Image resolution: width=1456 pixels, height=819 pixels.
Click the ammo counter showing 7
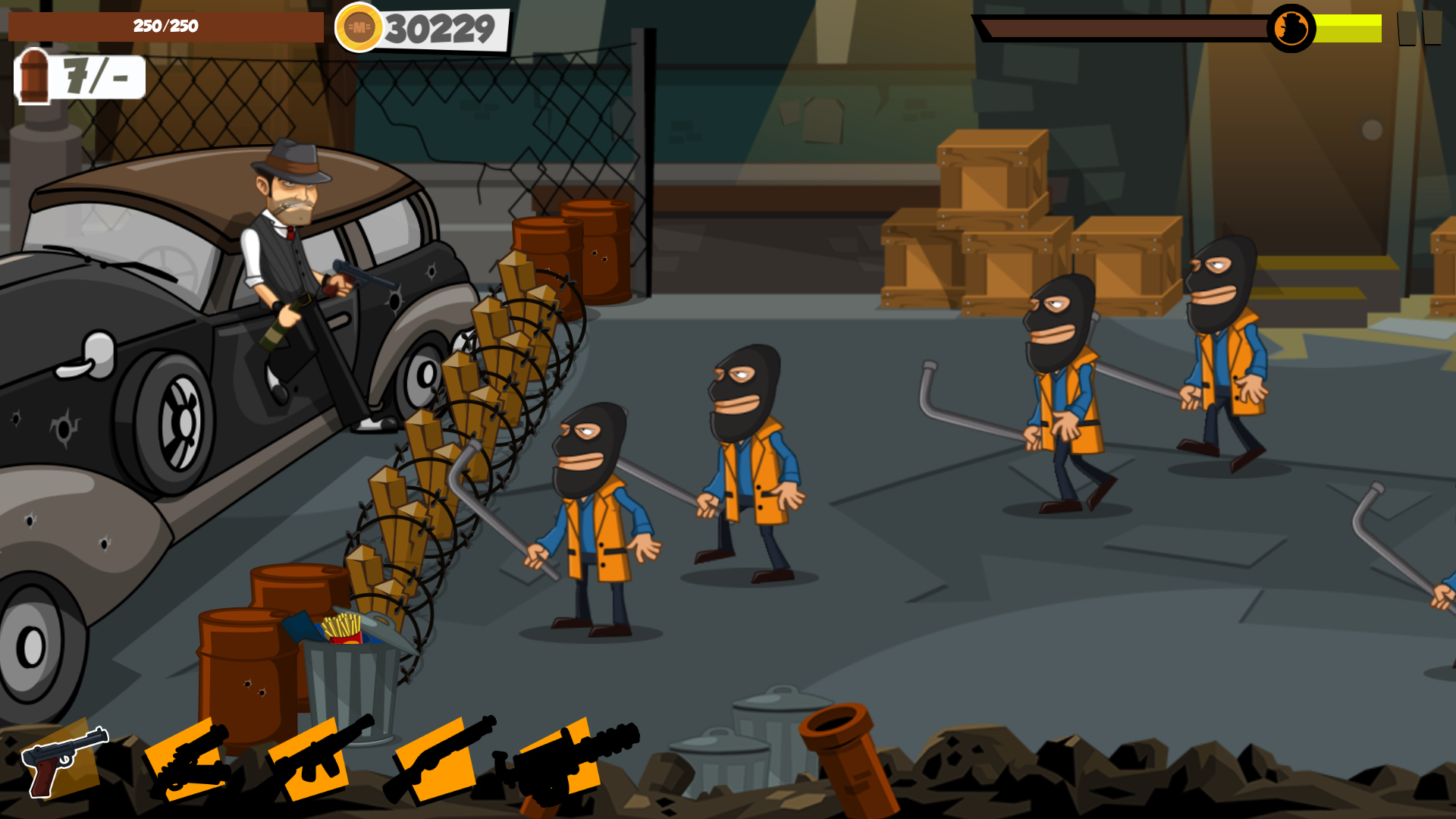tap(78, 76)
